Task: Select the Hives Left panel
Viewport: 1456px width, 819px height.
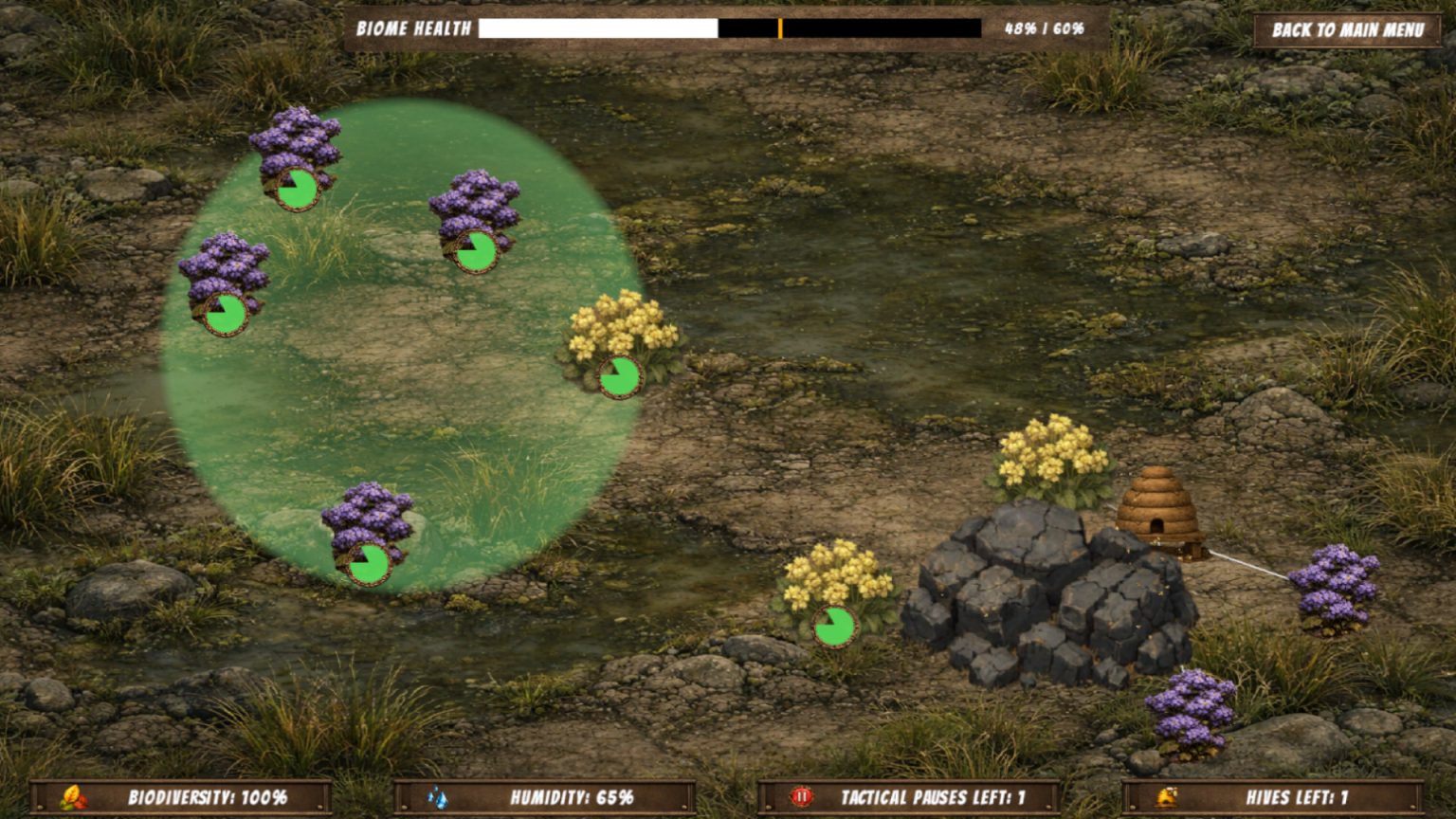Action: [1272, 797]
